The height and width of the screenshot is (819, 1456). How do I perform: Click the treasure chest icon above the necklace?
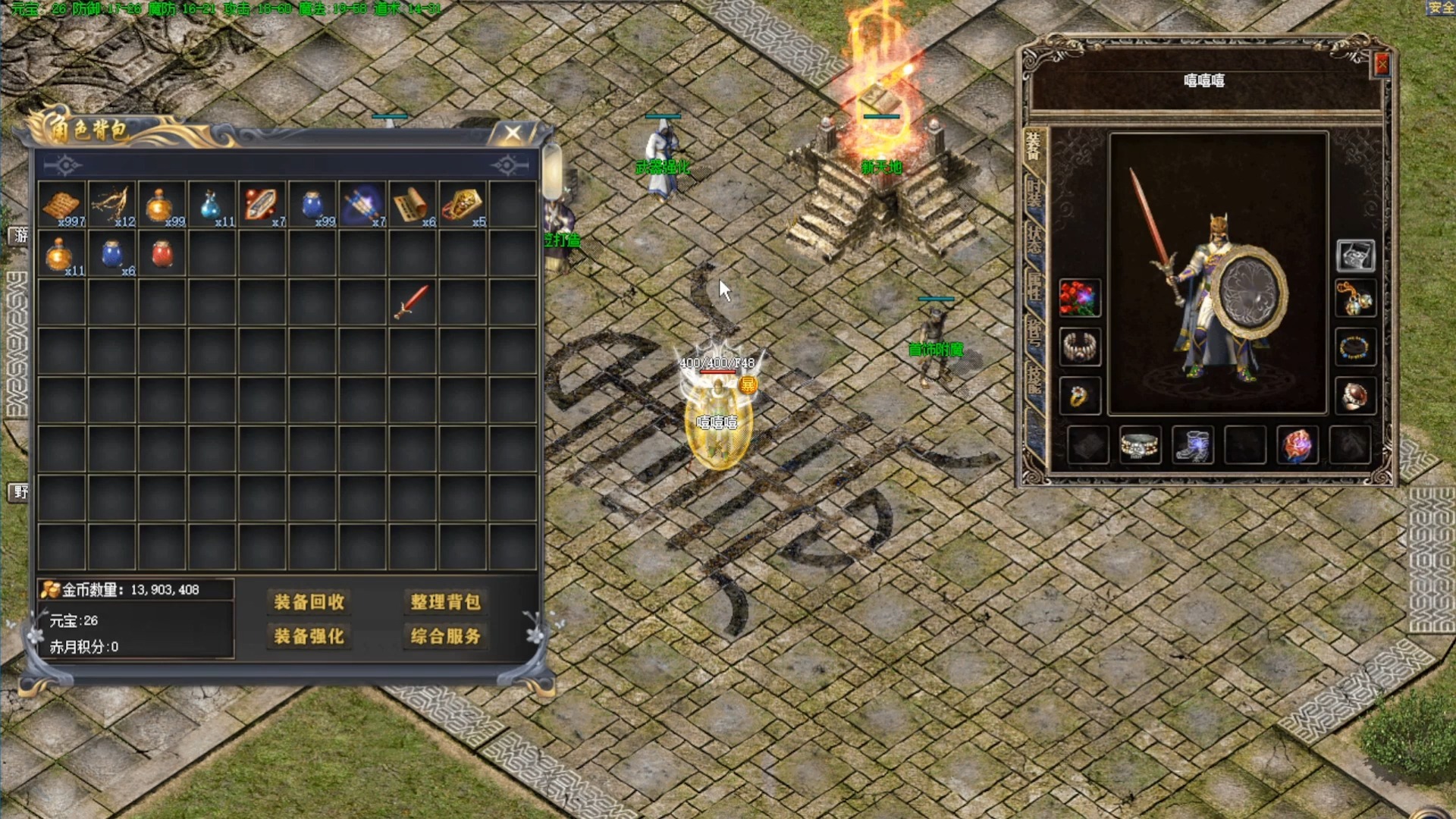pos(1355,256)
